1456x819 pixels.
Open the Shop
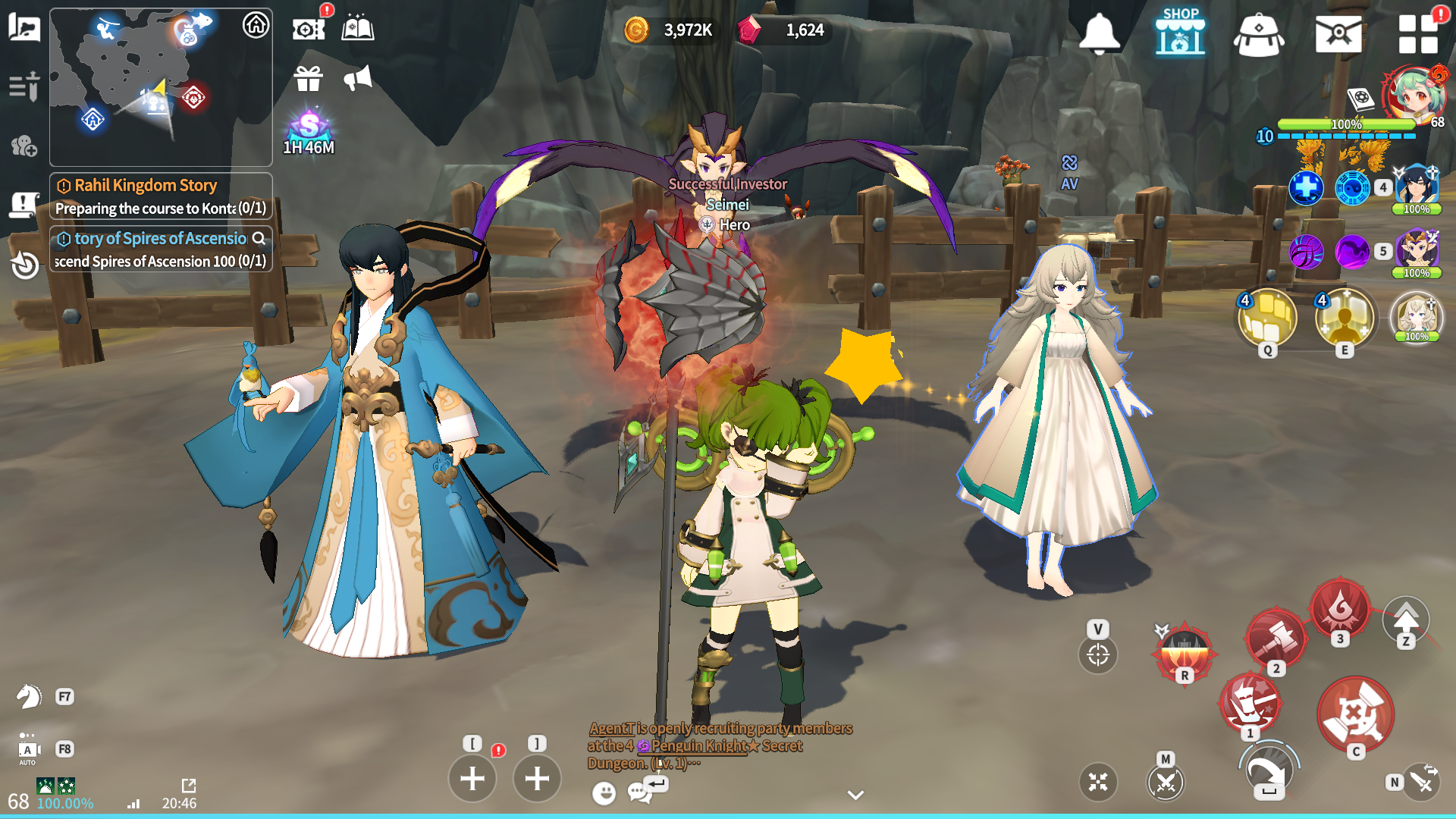1180,32
